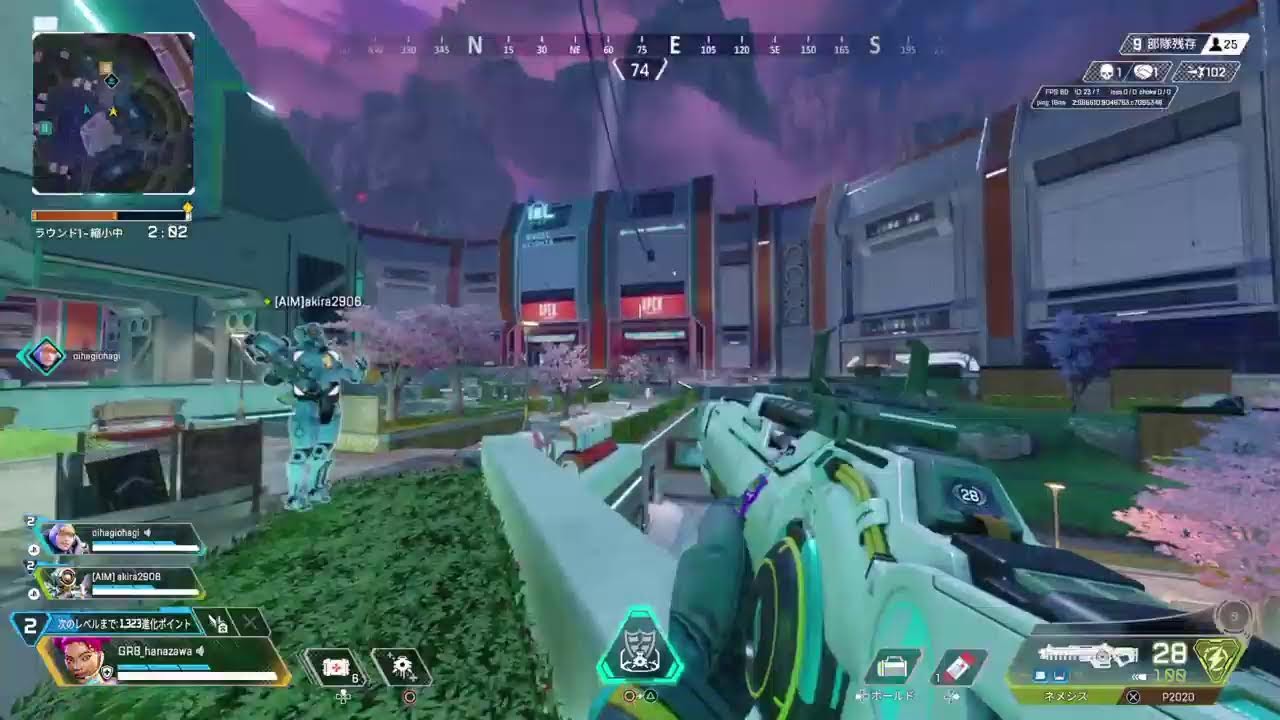1280x720 pixels.
Task: Click the compass heading strip
Action: tap(640, 46)
